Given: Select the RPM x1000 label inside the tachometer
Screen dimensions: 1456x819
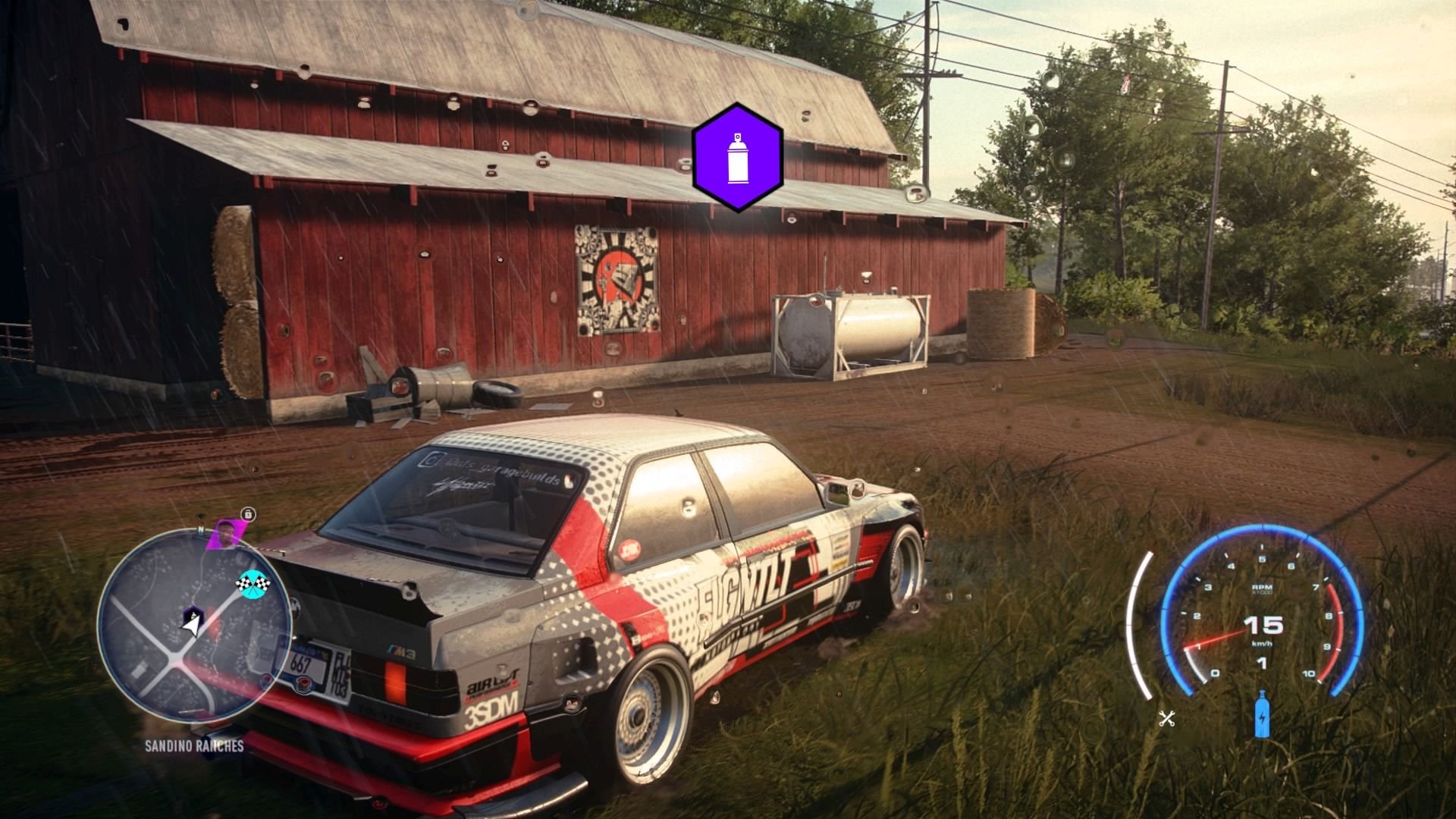Looking at the screenshot, I should [1263, 587].
